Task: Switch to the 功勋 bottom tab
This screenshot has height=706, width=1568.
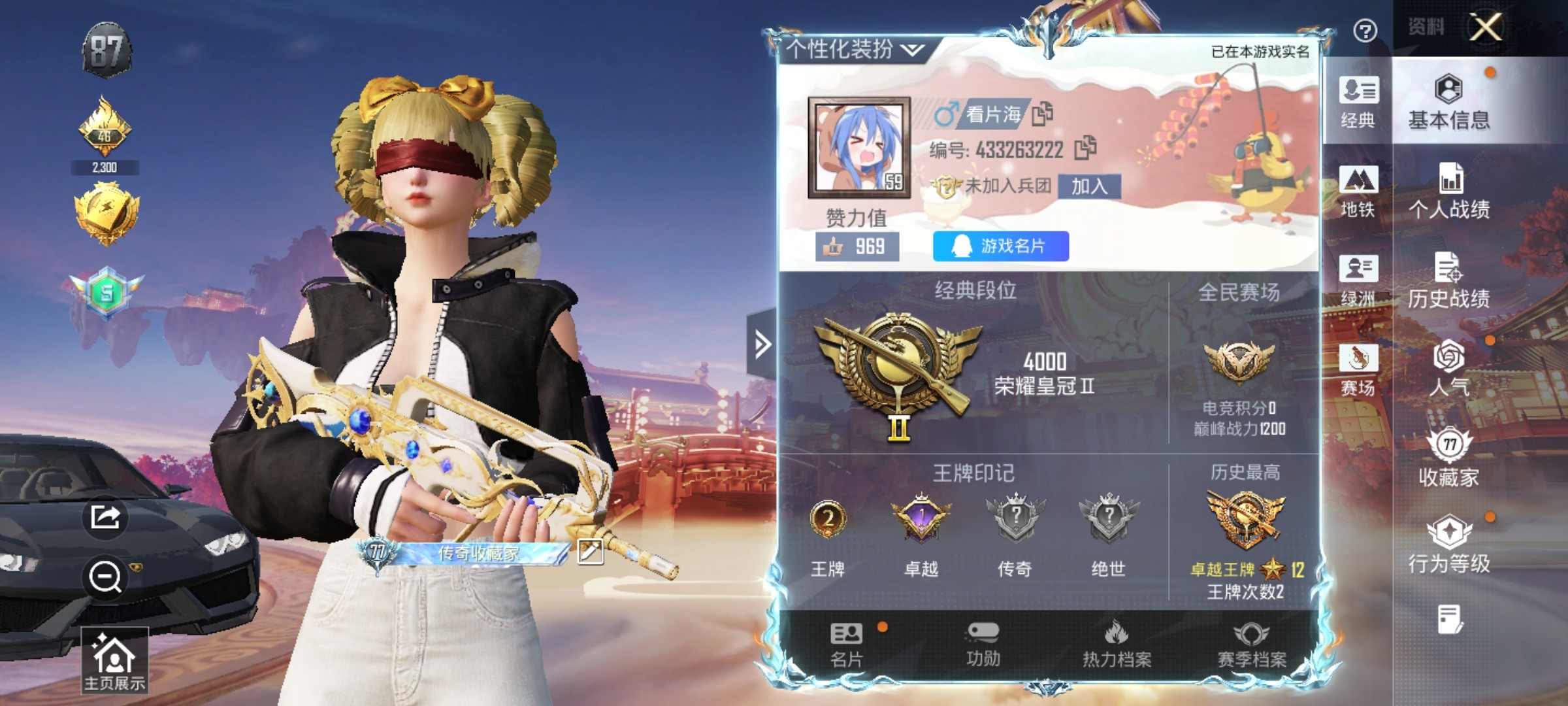Action: click(983, 645)
